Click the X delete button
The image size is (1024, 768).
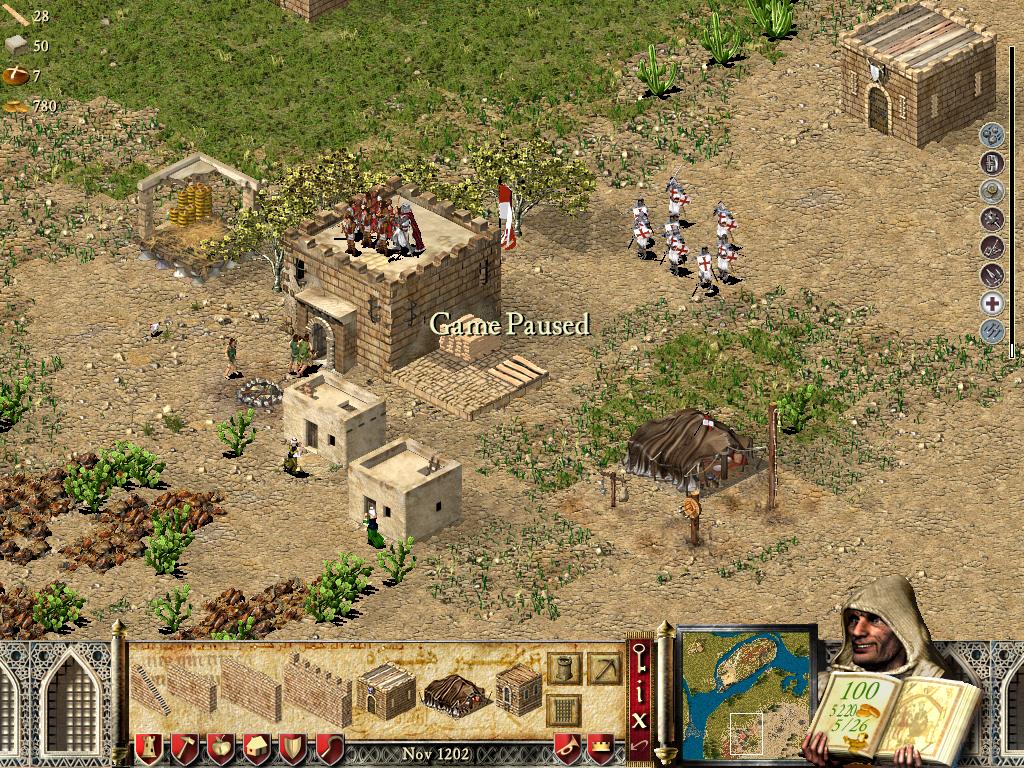[x=640, y=718]
